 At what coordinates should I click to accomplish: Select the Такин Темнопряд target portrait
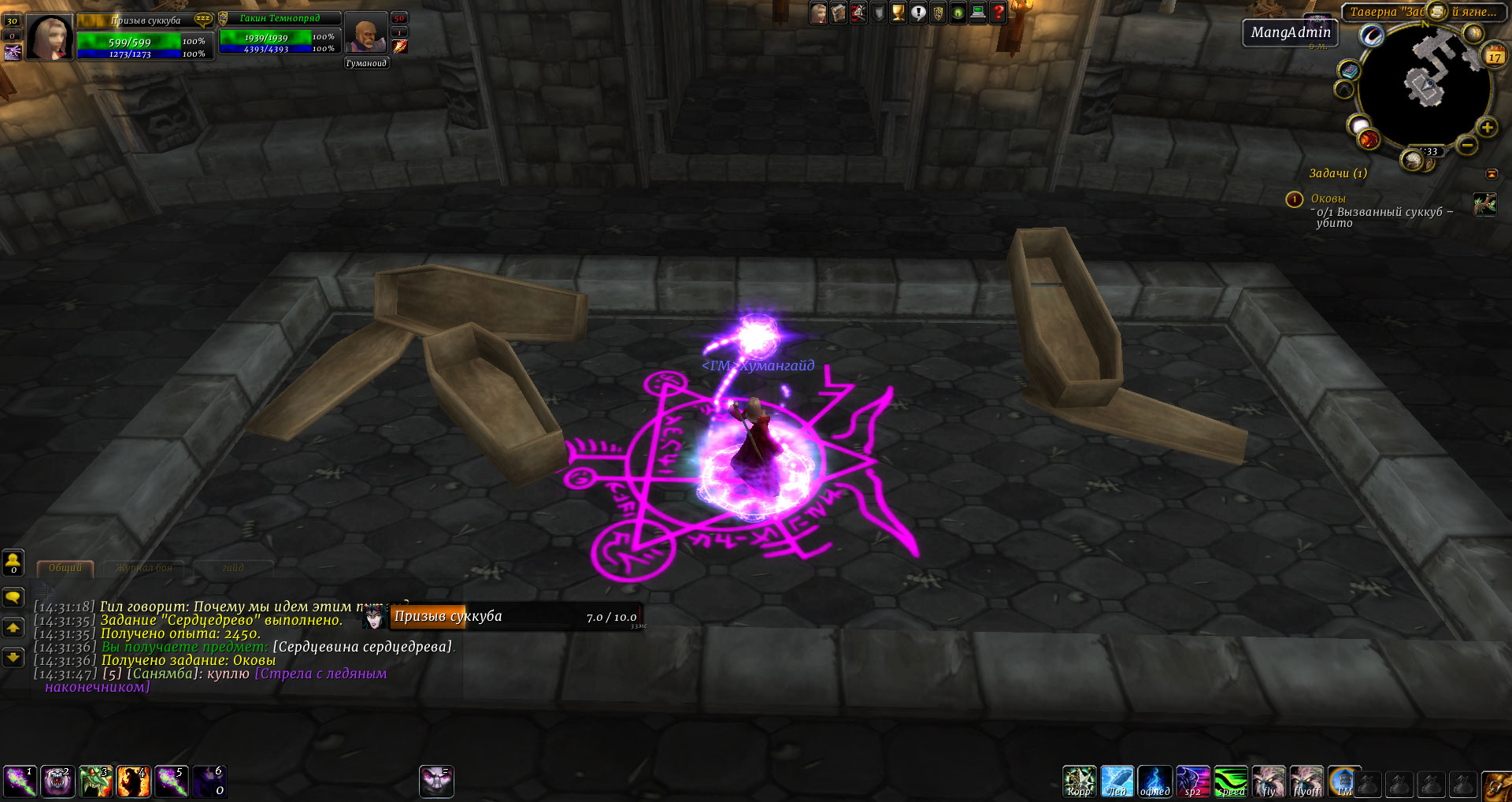pyautogui.click(x=365, y=34)
